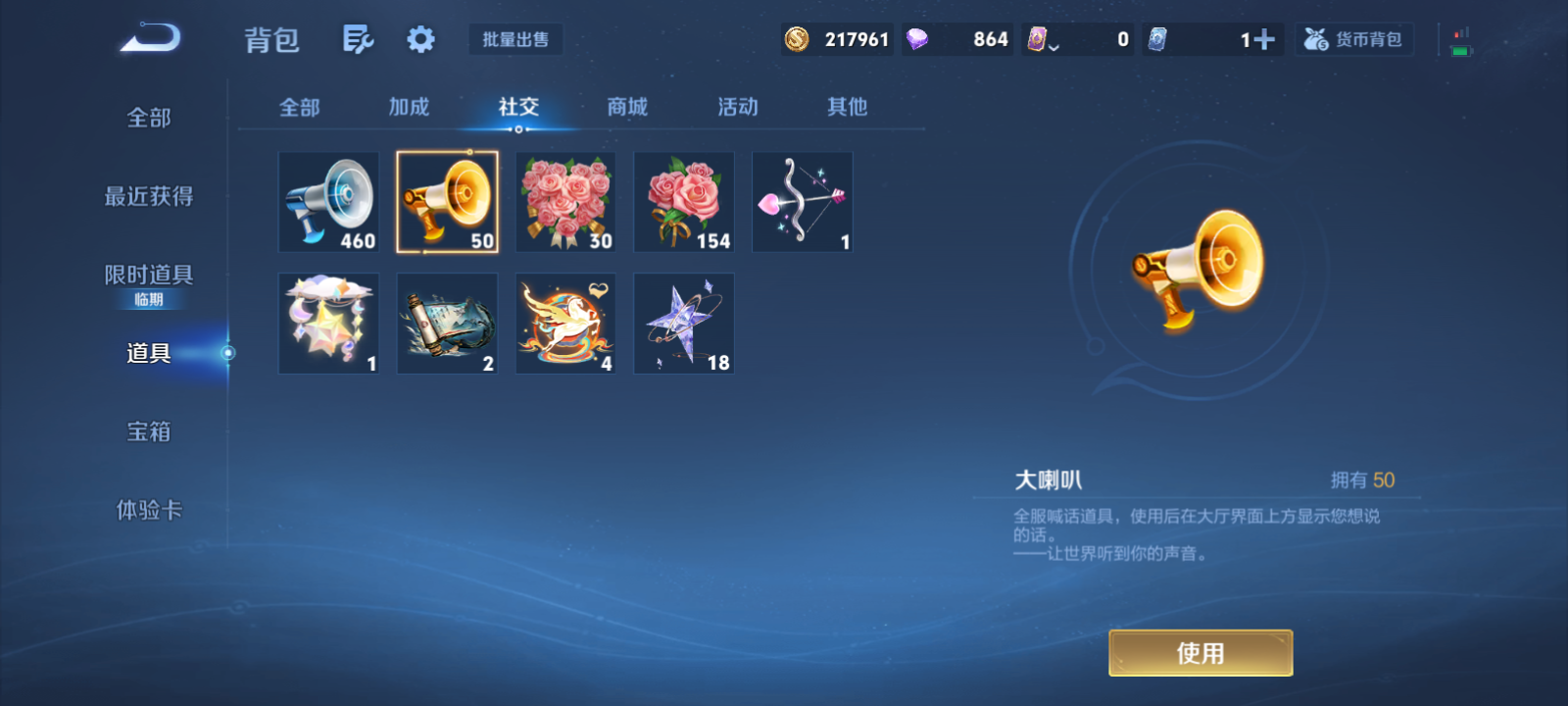Switch to the 商城 tab
The width and height of the screenshot is (1568, 706).
(627, 108)
